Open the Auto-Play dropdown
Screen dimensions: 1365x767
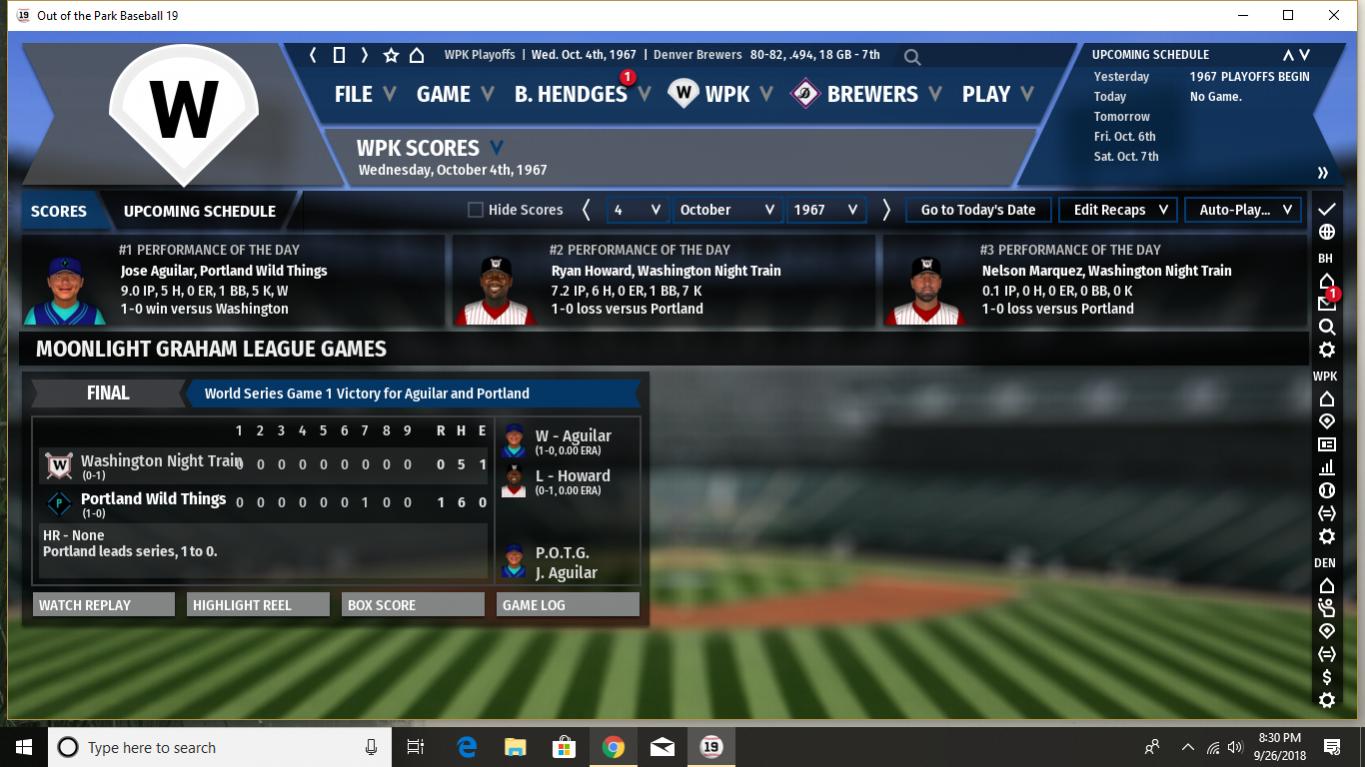tap(1244, 210)
